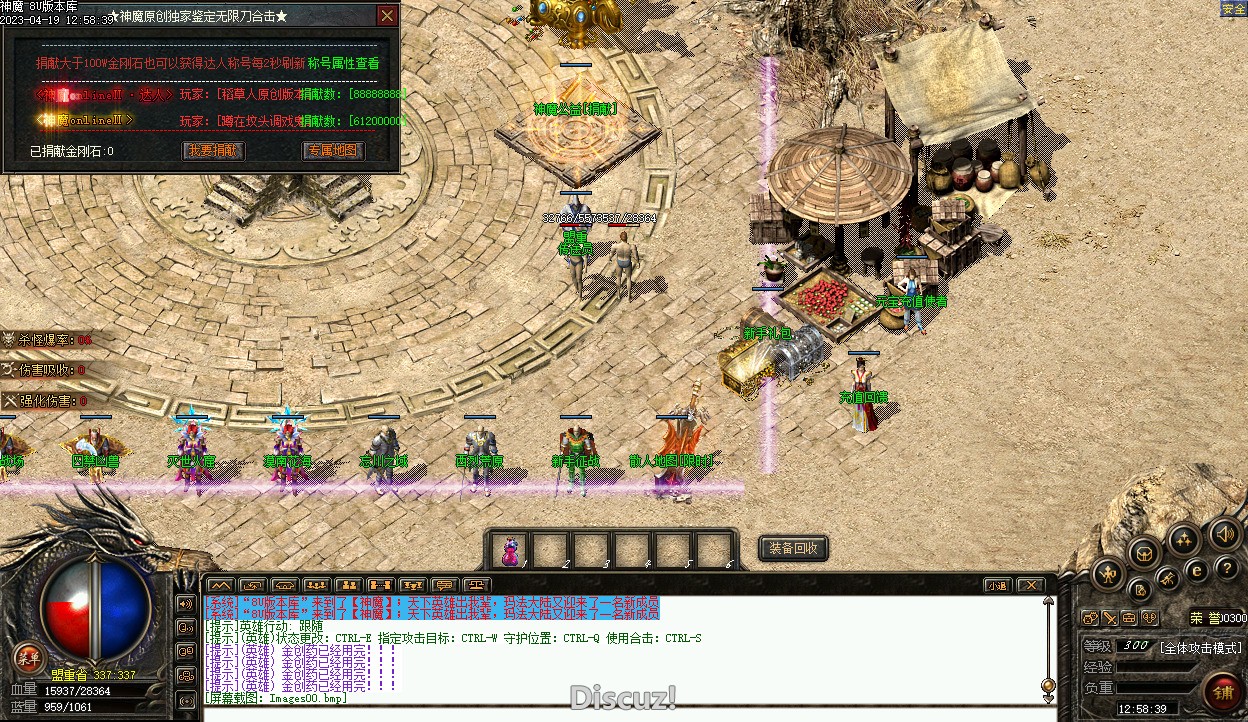Click the 我要捐献 donate button
Viewport: 1248px width, 722px height.
point(214,151)
